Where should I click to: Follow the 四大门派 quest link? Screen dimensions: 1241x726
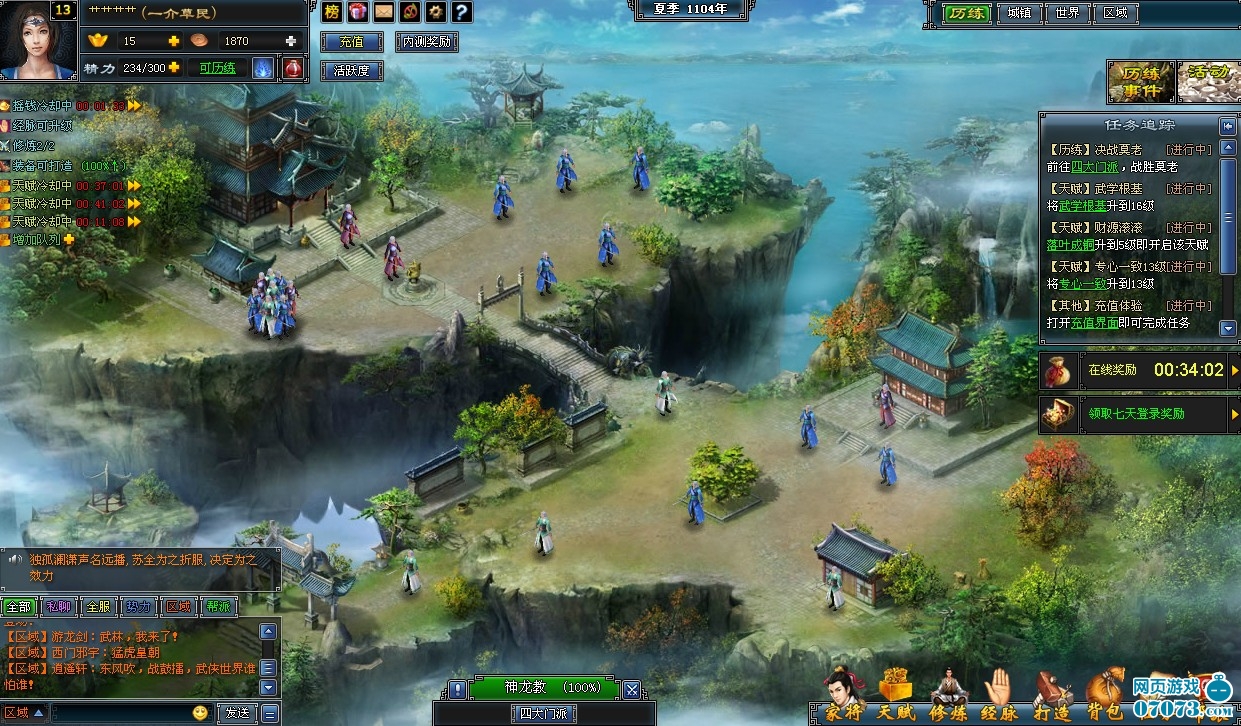tap(1090, 167)
